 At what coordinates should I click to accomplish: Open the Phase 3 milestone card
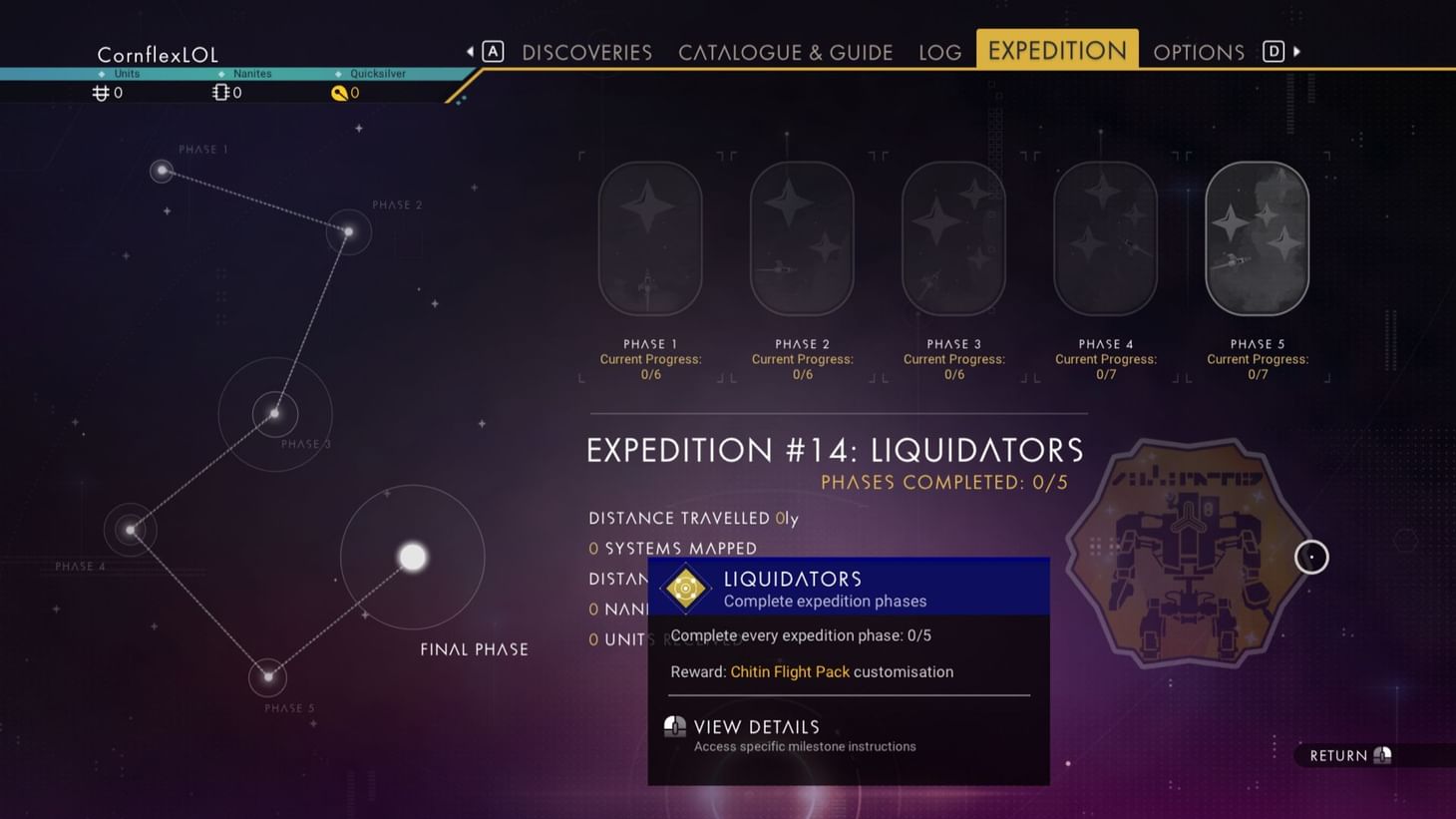click(x=952, y=237)
